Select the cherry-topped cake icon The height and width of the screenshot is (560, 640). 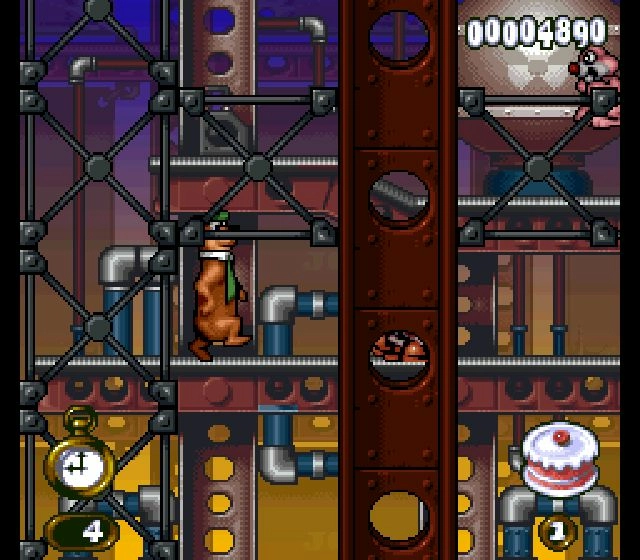(x=554, y=458)
